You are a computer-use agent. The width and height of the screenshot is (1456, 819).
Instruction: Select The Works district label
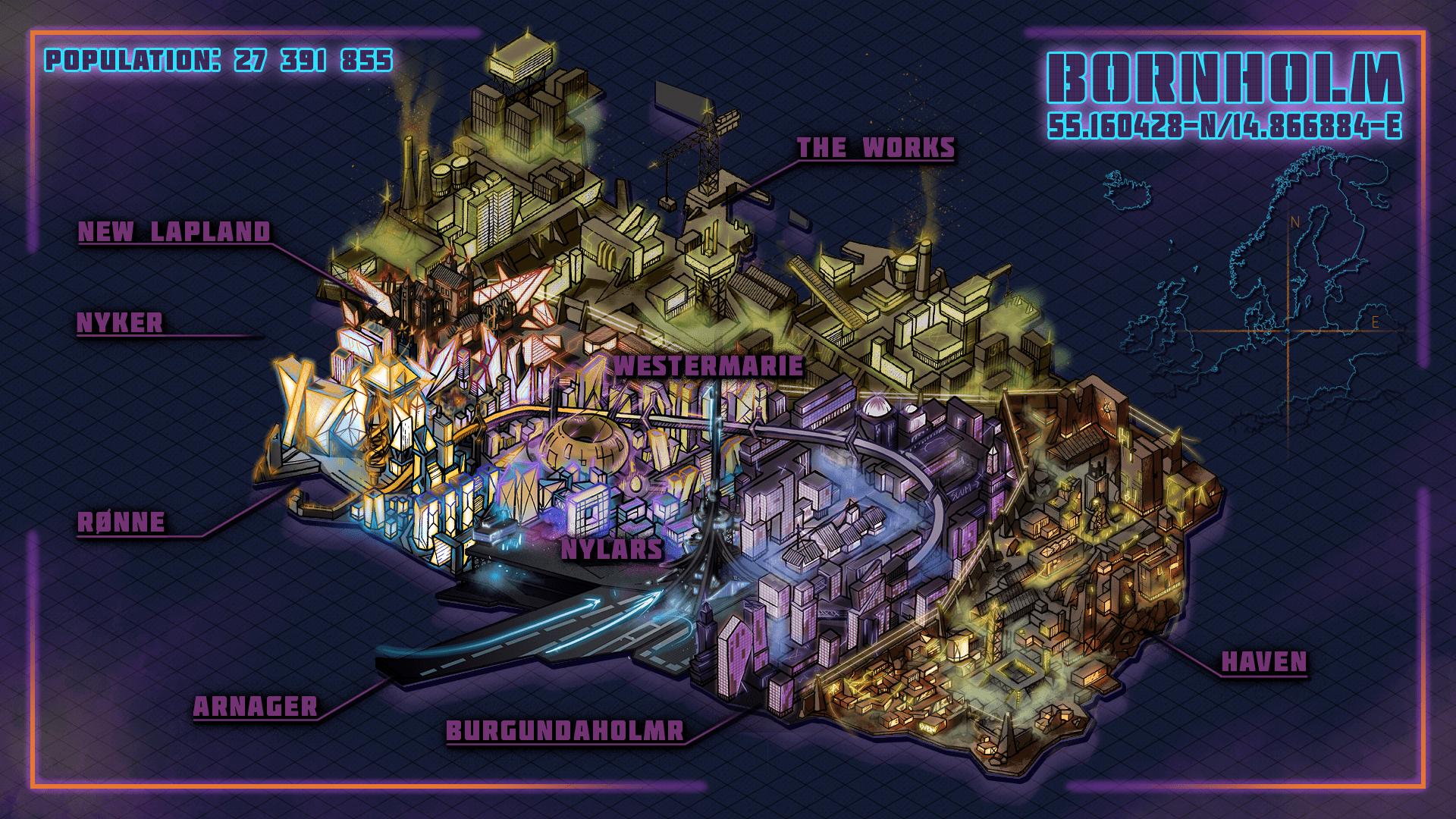876,148
